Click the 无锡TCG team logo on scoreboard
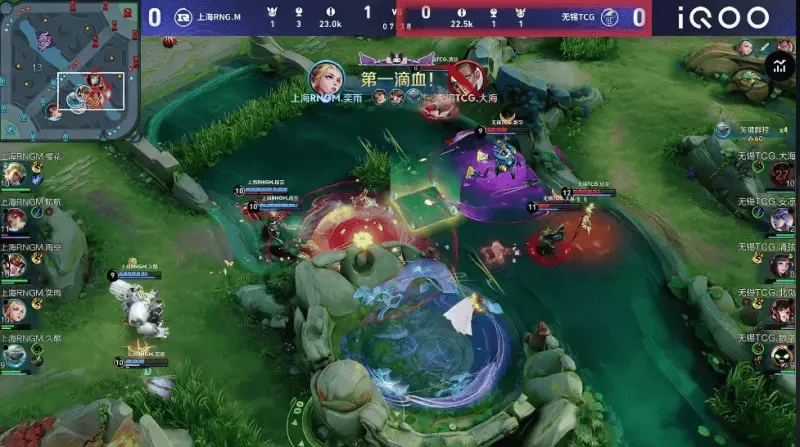The width and height of the screenshot is (800, 447). 609,17
